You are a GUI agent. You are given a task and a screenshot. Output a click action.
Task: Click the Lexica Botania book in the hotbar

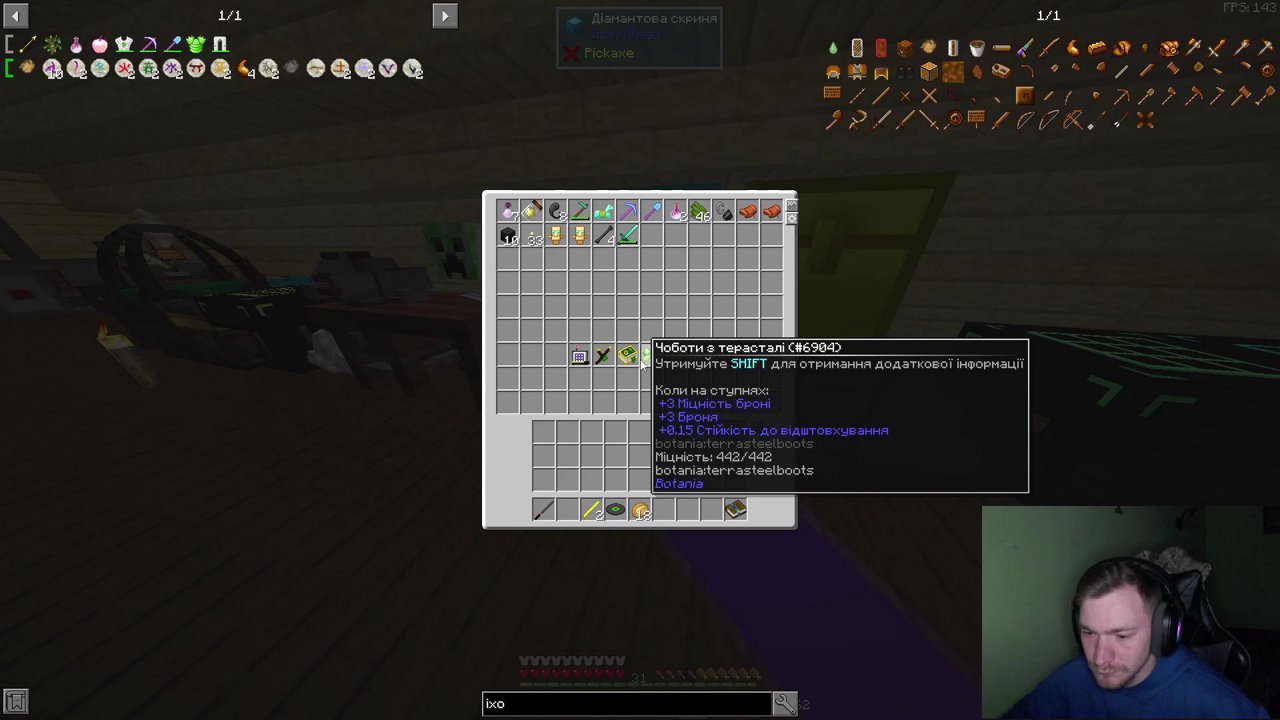735,510
